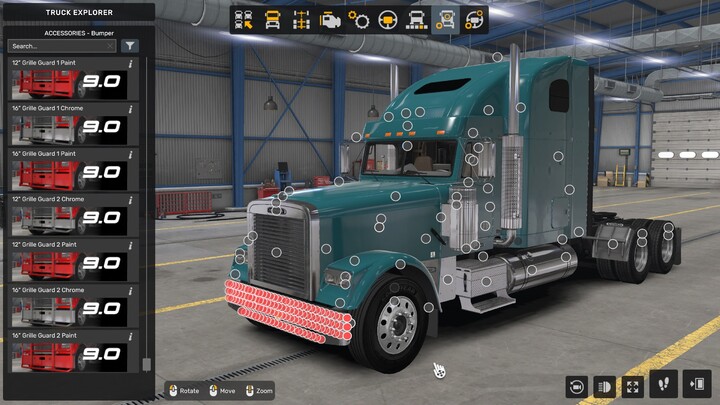This screenshot has height=405, width=720.
Task: Switch to the steering wheel interior category
Action: pos(388,20)
